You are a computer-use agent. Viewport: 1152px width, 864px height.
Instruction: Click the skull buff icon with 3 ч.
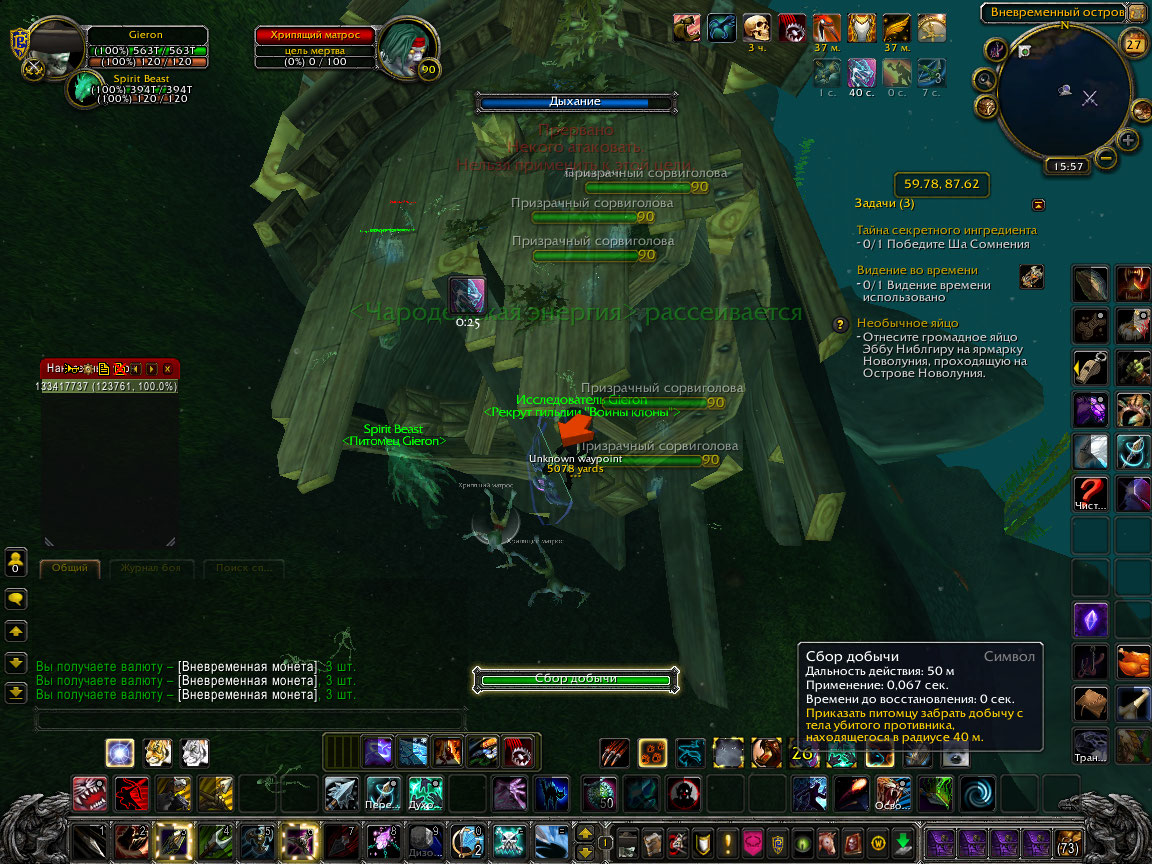pyautogui.click(x=757, y=27)
